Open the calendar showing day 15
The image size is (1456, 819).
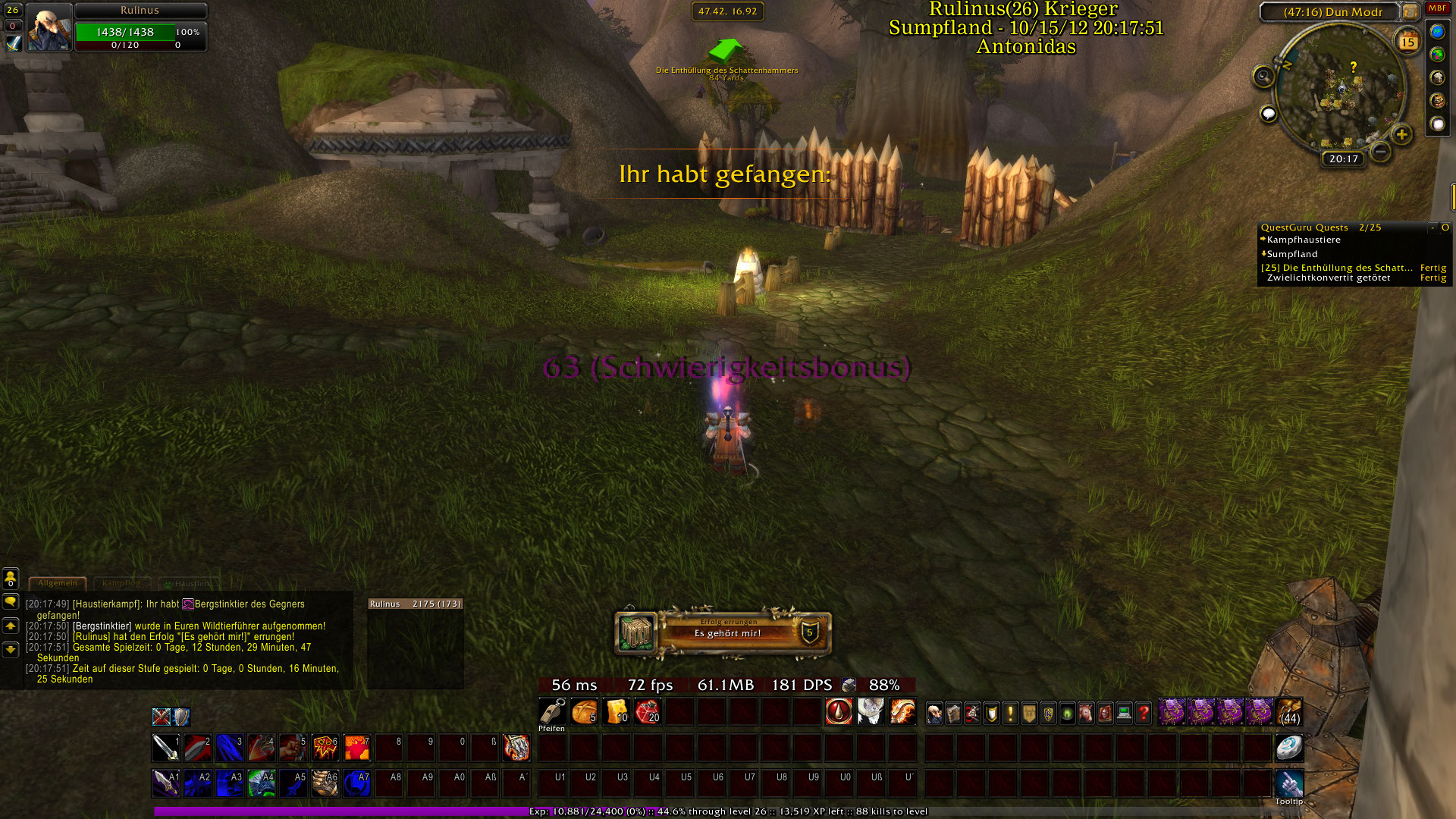point(1407,42)
